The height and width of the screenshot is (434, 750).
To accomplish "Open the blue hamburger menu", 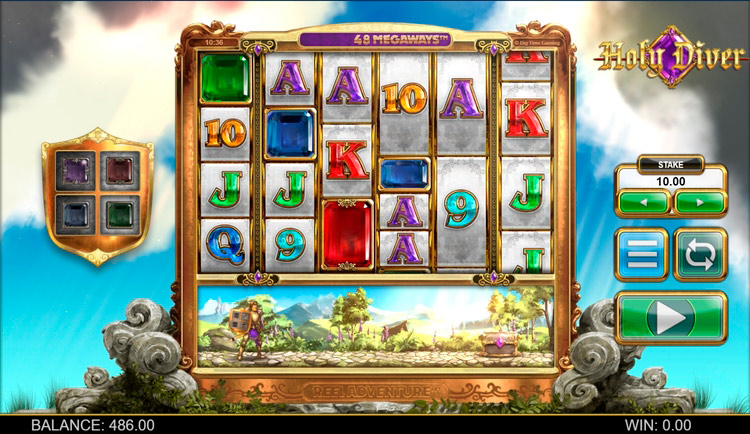I will (x=642, y=254).
